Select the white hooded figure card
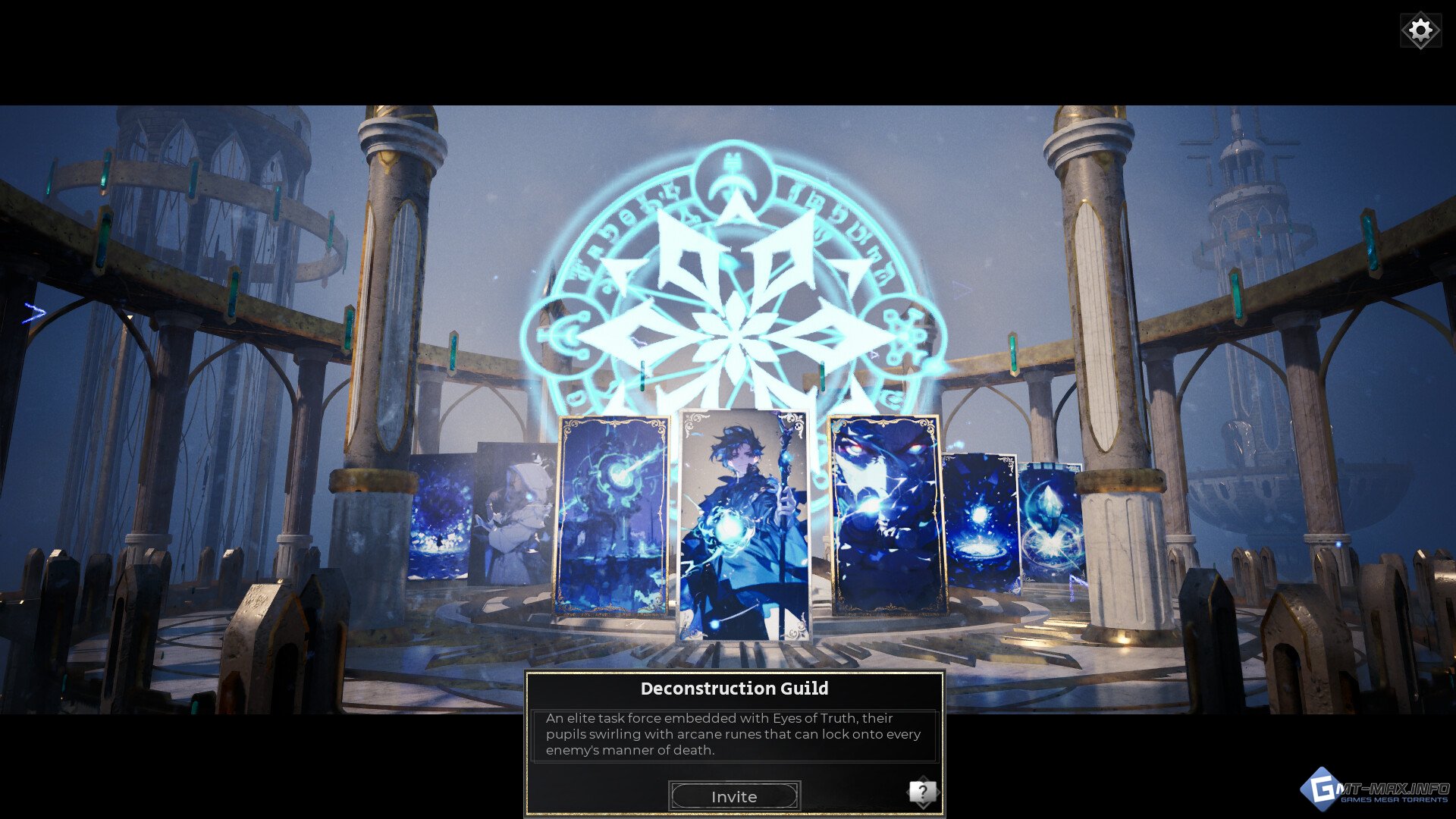 514,516
